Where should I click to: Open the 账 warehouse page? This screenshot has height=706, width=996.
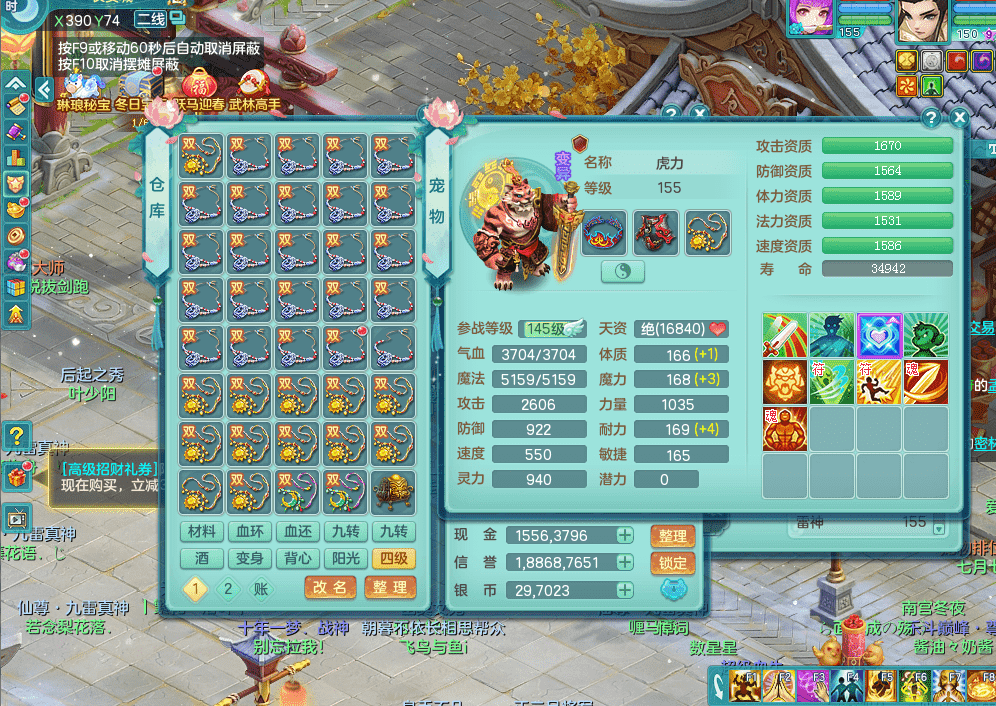260,589
